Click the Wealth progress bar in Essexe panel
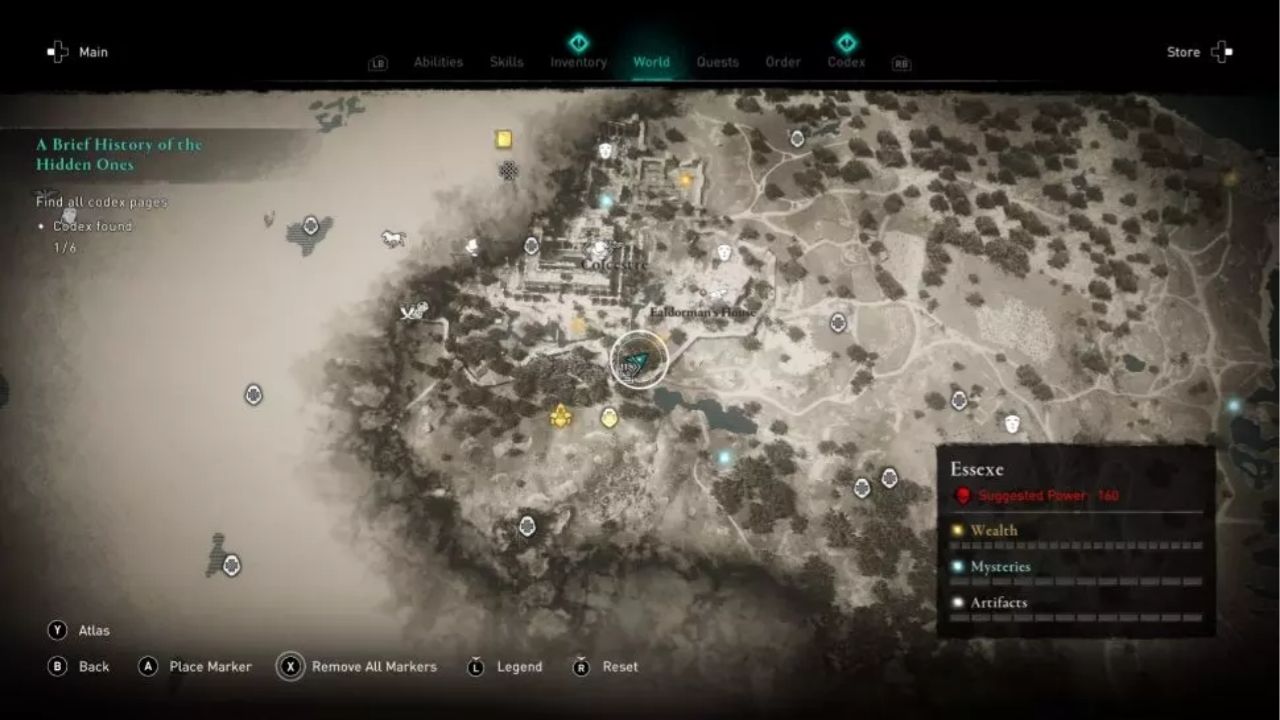1280x720 pixels. pos(1075,545)
